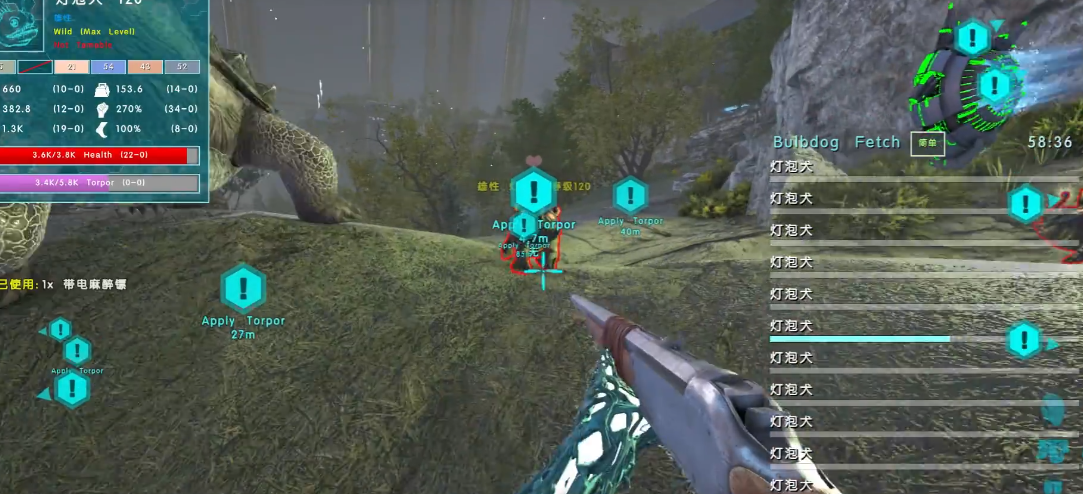Image resolution: width=1083 pixels, height=494 pixels.
Task: Select the blue color region swatch 54
Action: point(108,67)
